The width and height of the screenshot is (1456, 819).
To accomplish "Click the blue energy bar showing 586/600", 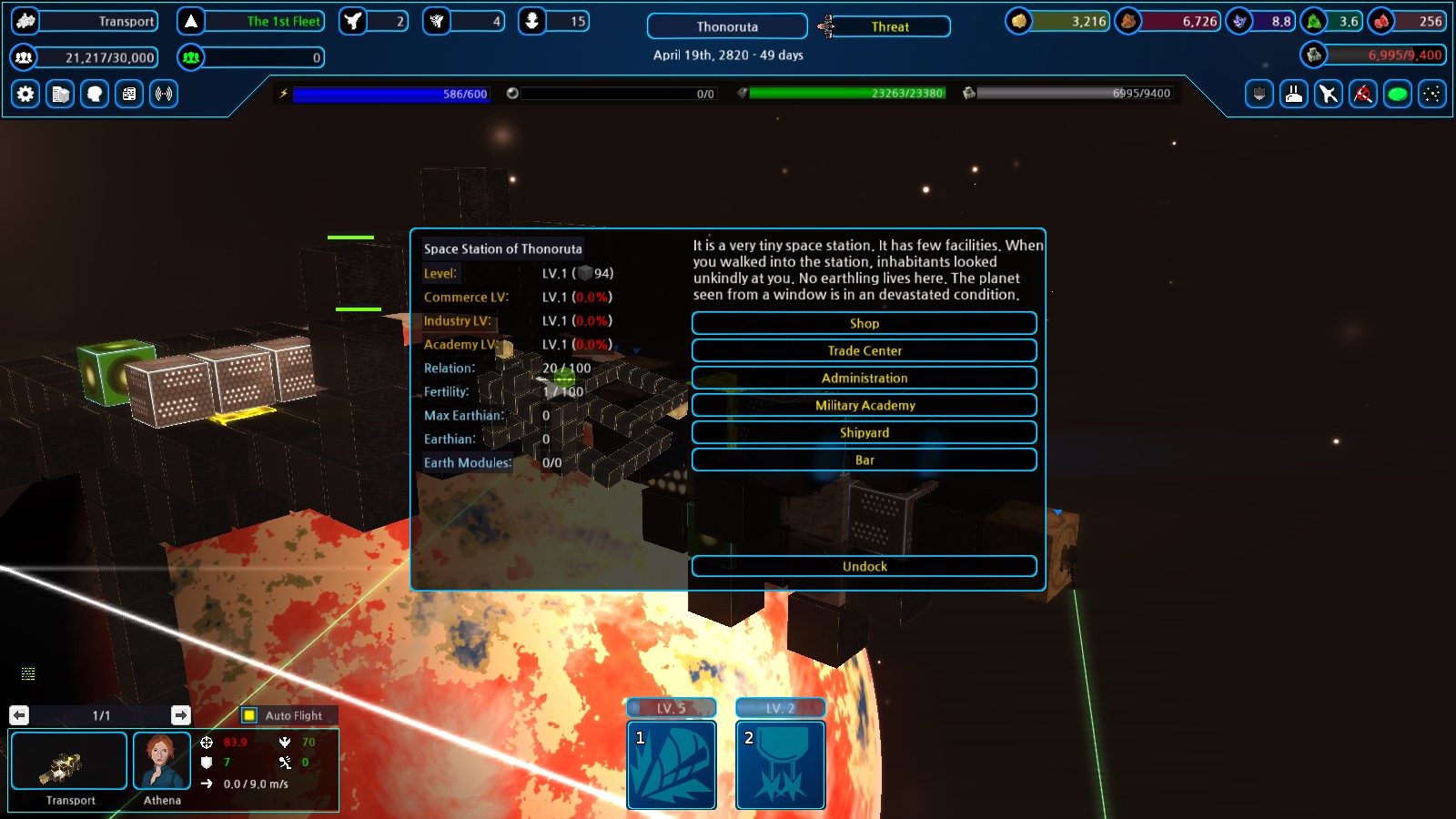I will point(391,94).
